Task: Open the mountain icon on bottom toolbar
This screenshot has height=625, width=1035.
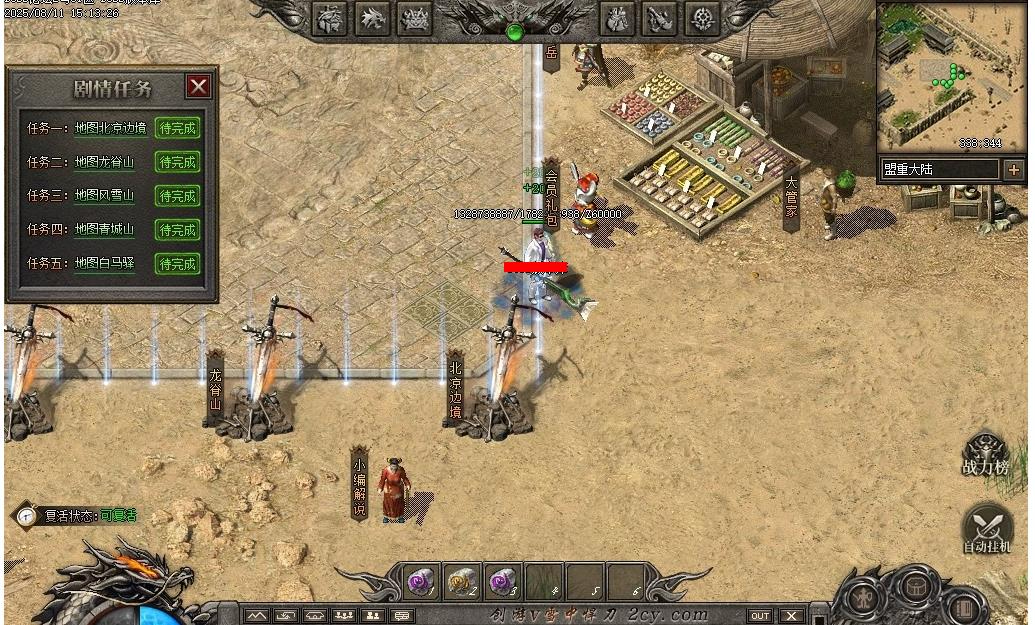Action: pyautogui.click(x=258, y=615)
